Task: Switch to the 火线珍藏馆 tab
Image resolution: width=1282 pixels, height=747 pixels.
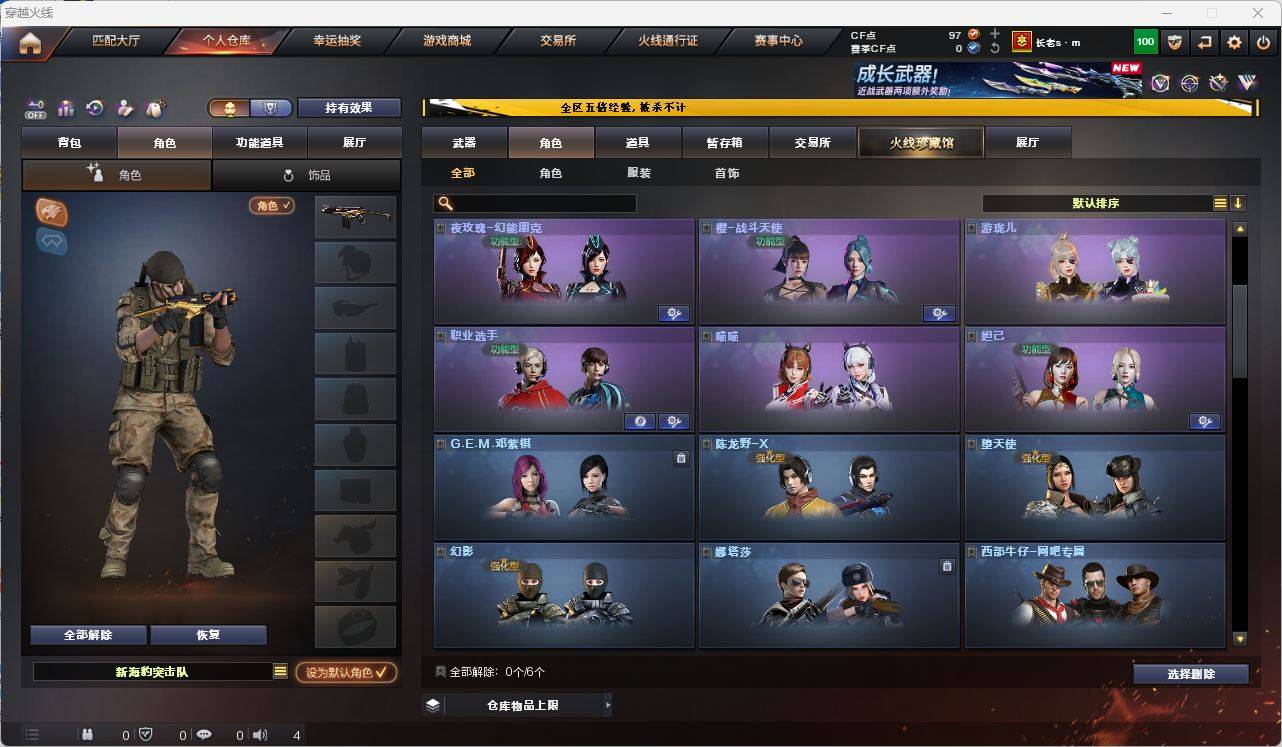Action: pyautogui.click(x=919, y=142)
